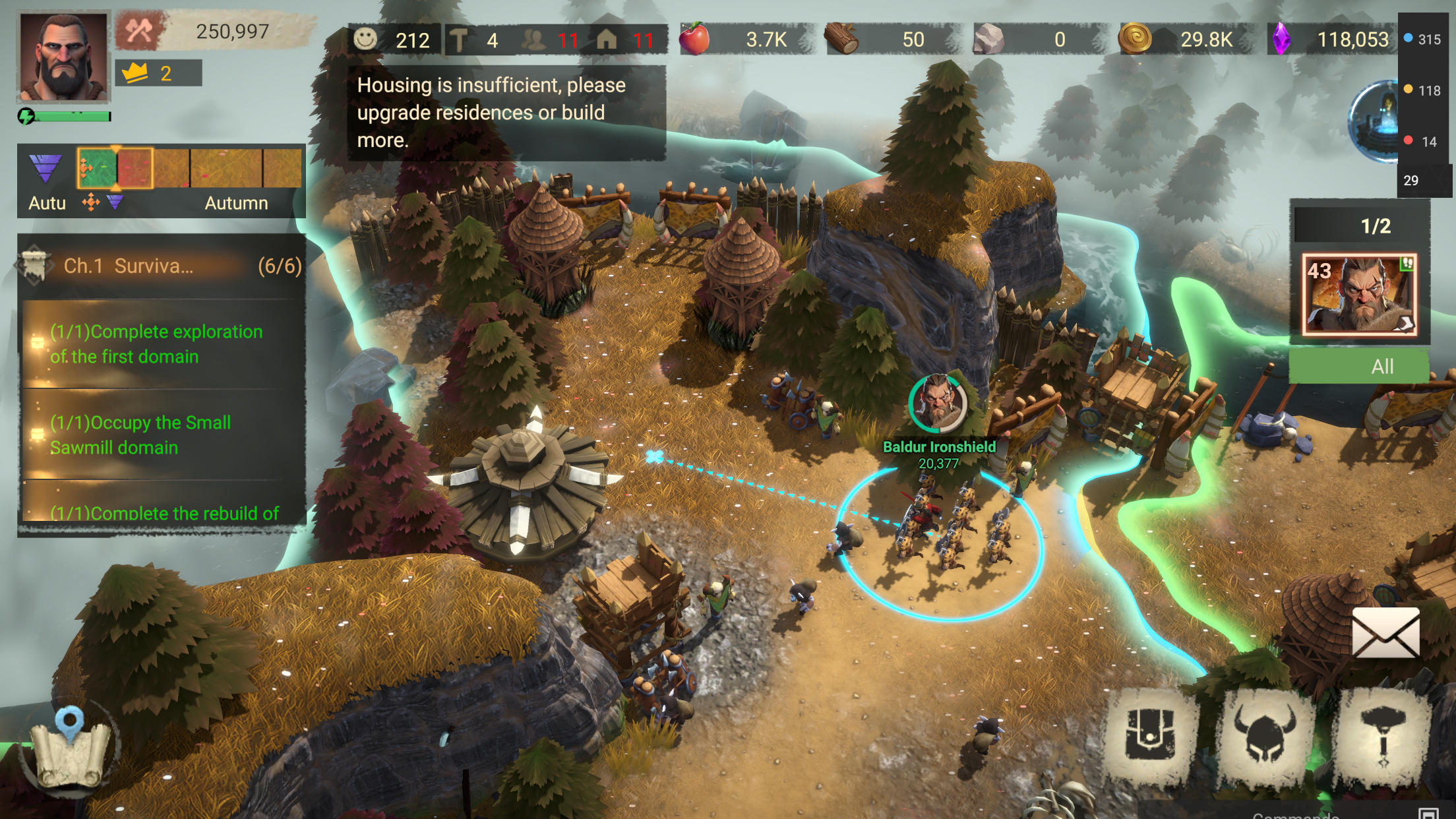Select Baldur Ironshield's hero marker
Screen dimensions: 1456x819
[938, 404]
